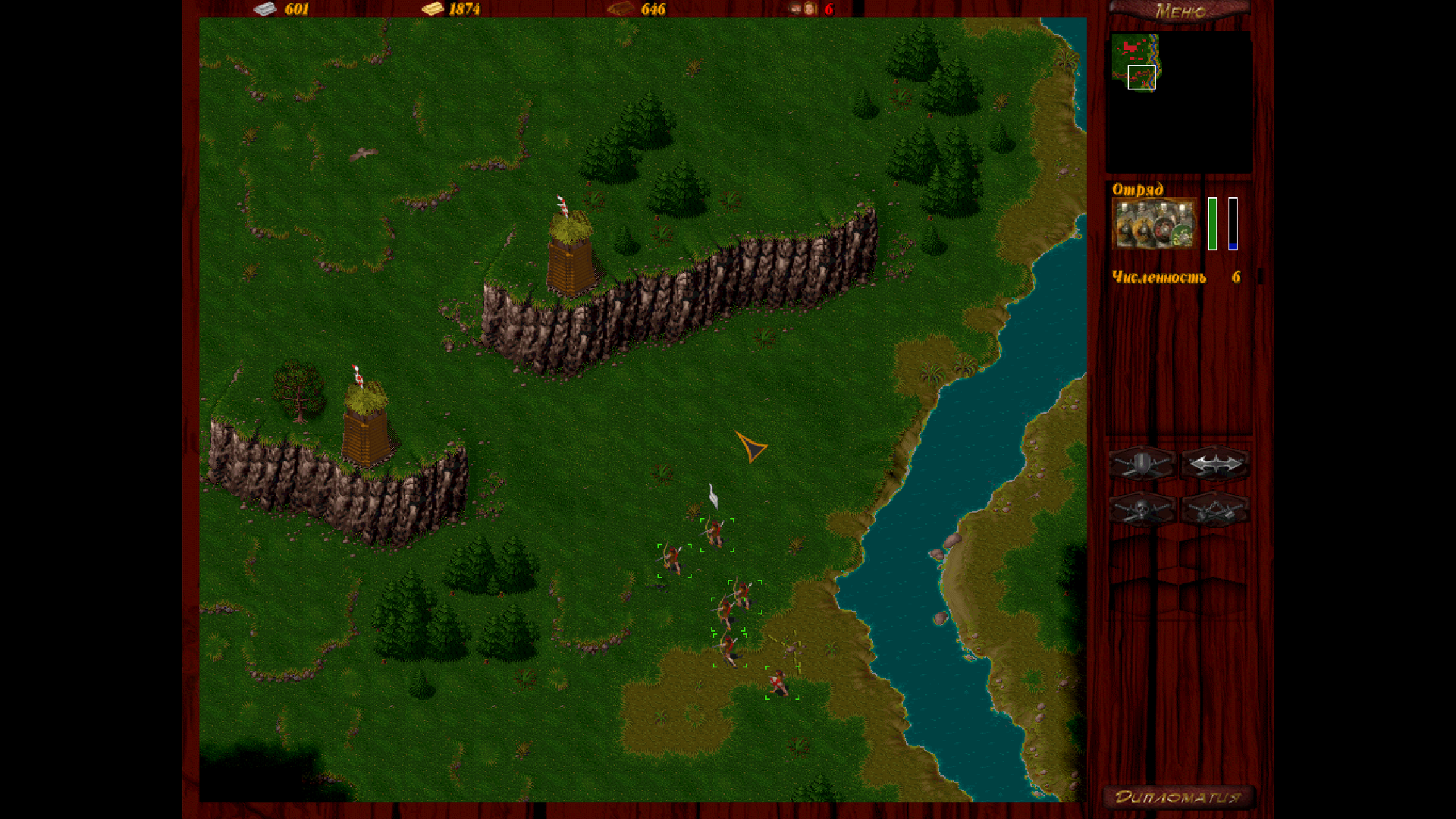Choose the crossed weapons and triangle command

point(1215,510)
